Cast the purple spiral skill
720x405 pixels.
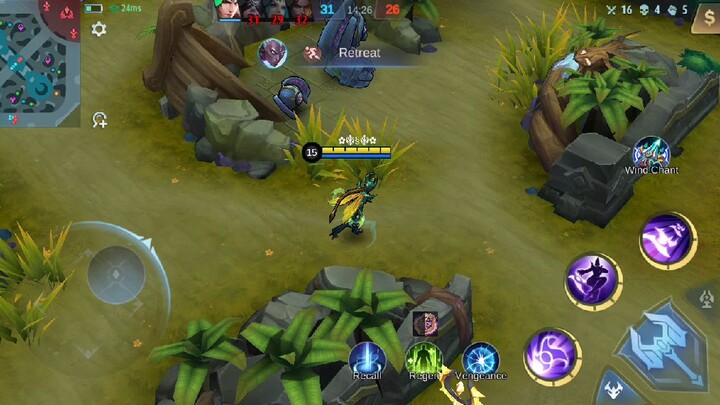550,356
